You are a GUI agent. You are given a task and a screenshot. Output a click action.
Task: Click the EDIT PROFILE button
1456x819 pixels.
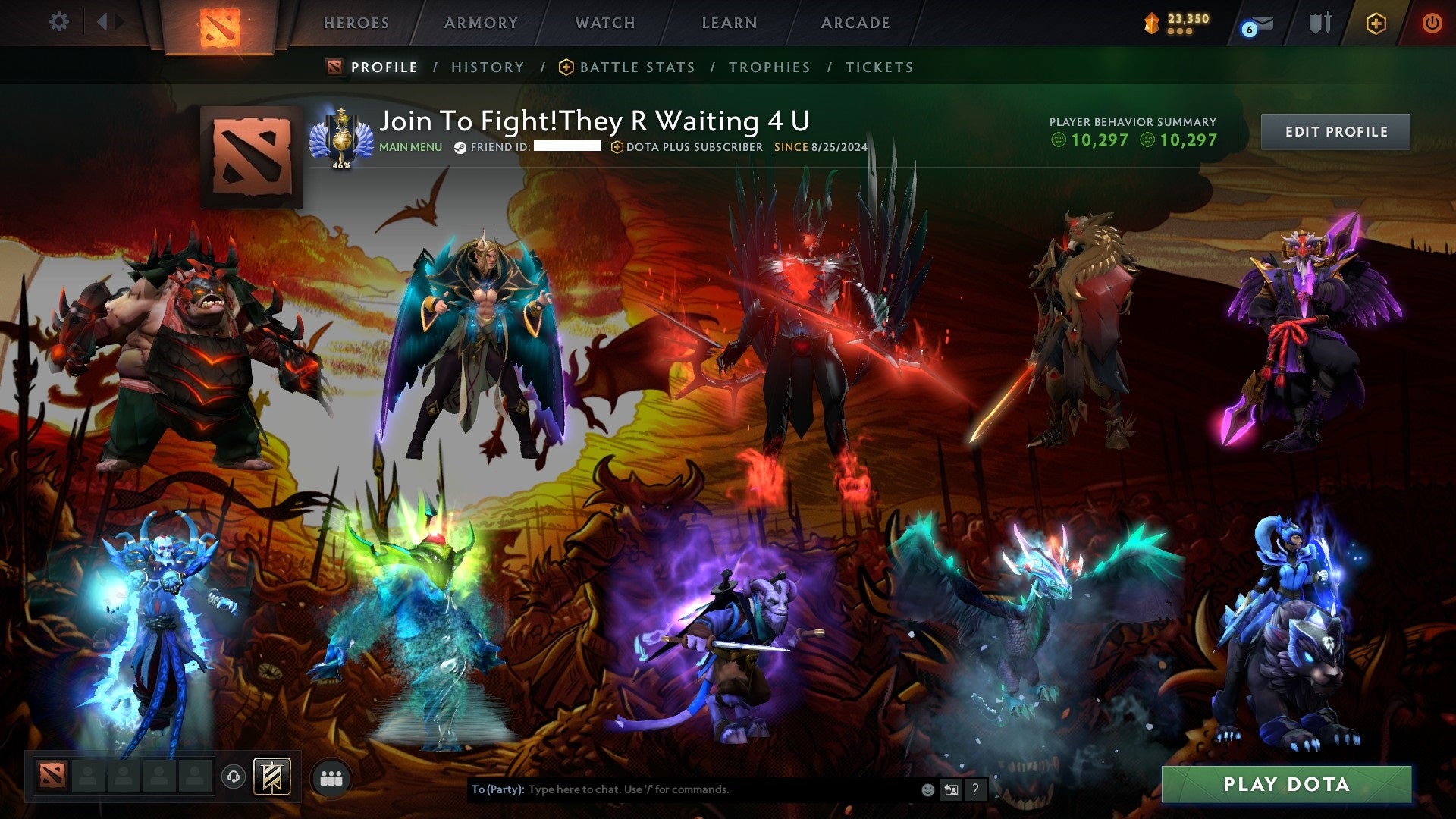1335,130
